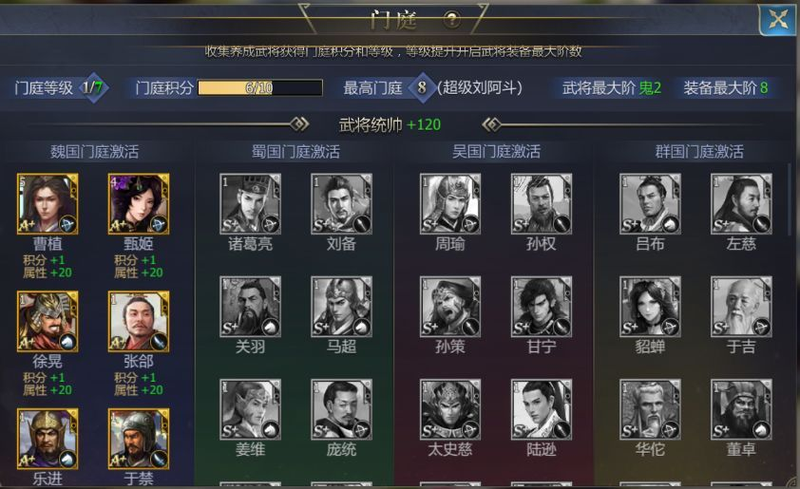
Task: Pick the 刘备 hero portrait
Action: 341,204
